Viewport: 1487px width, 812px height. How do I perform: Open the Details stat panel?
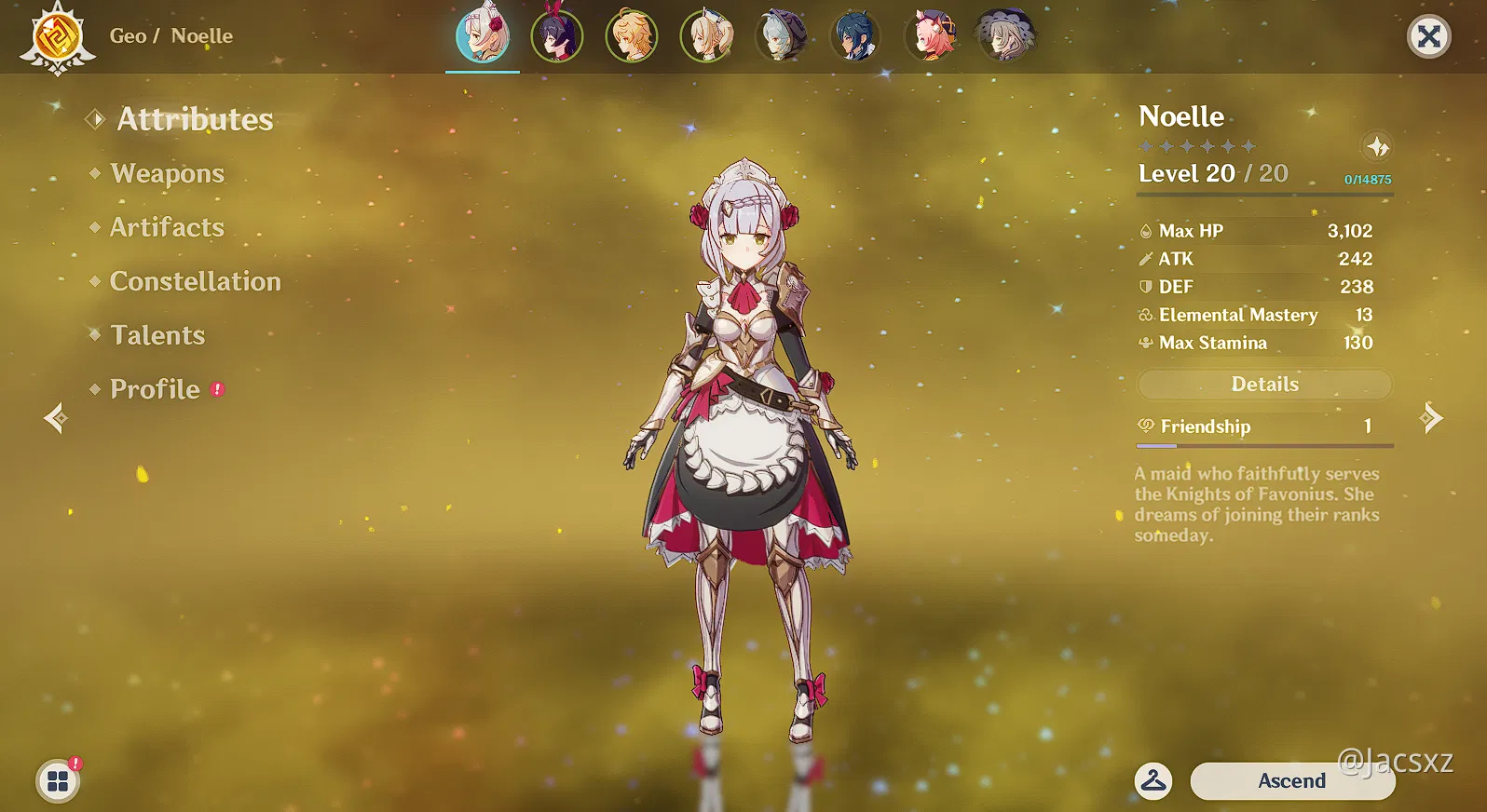1264,384
